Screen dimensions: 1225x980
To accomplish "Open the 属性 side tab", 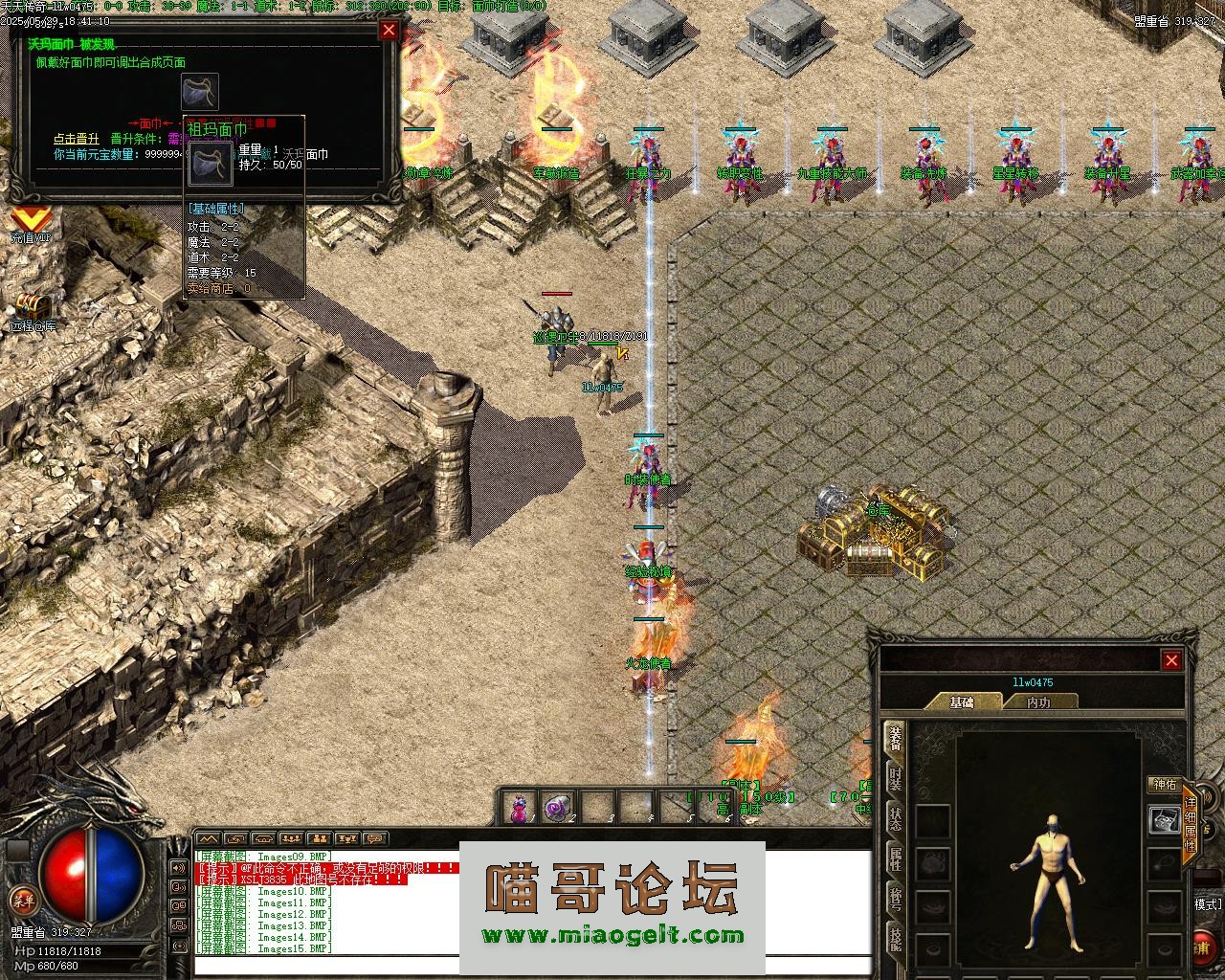I will pyautogui.click(x=895, y=859).
